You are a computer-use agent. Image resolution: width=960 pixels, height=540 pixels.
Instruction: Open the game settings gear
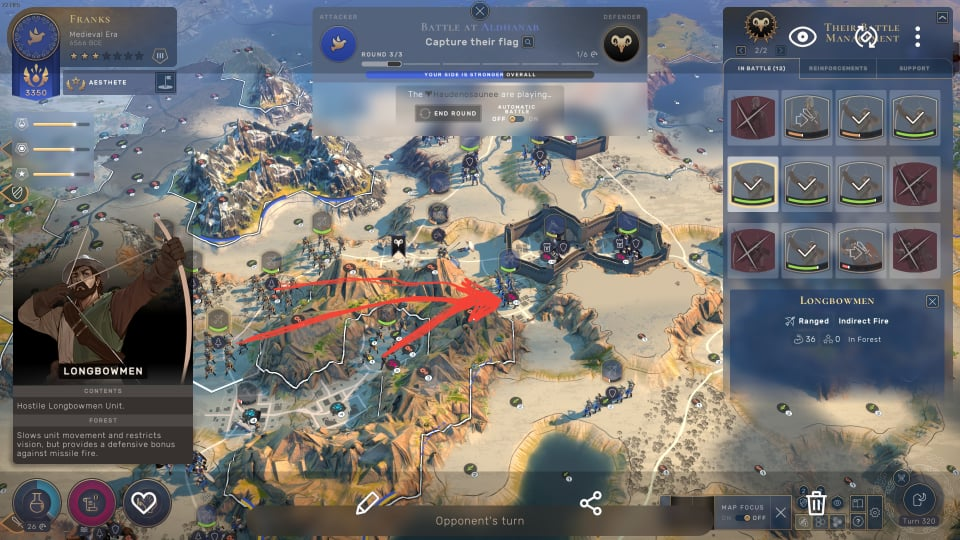pyautogui.click(x=874, y=514)
